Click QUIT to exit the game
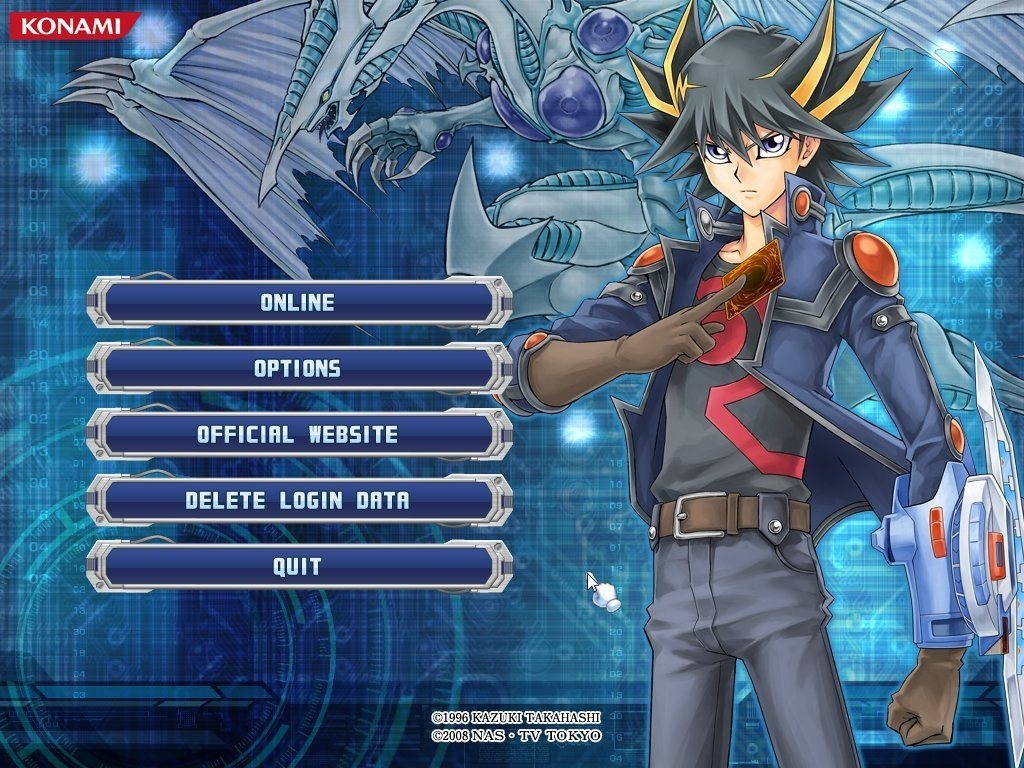1024x768 pixels. 298,566
